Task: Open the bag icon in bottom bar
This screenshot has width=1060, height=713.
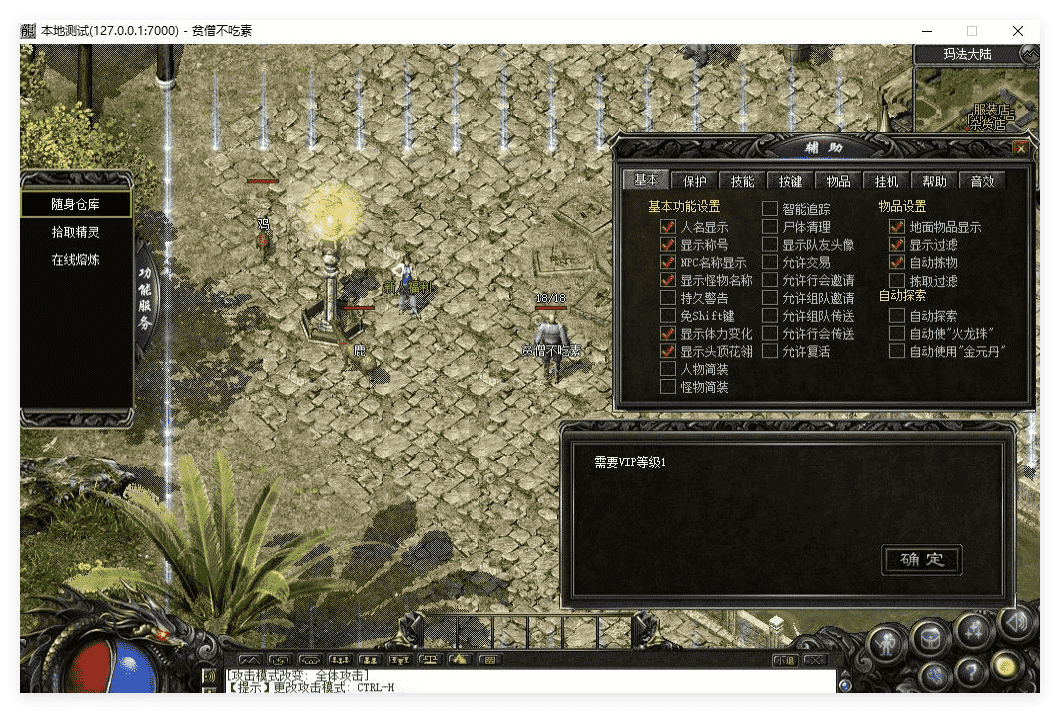Action: 931,638
